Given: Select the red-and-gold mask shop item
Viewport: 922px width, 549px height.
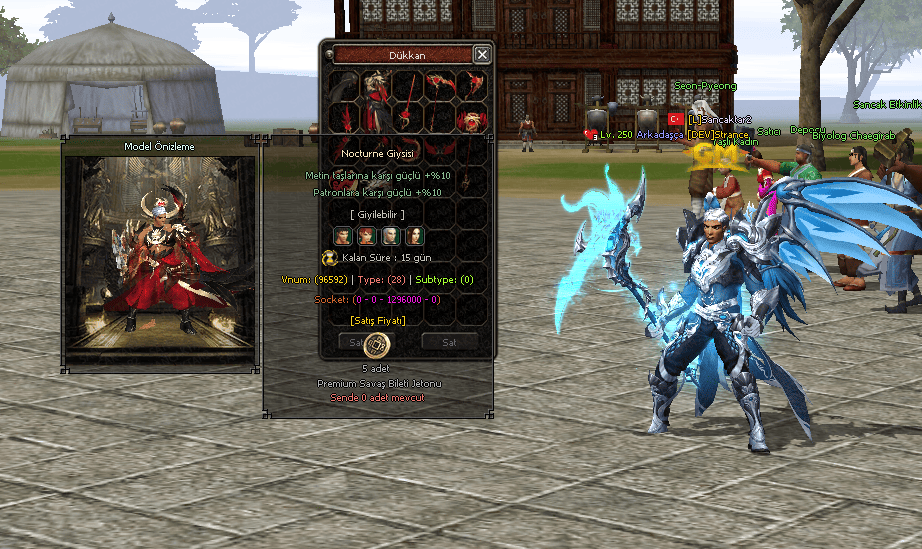Looking at the screenshot, I should [x=471, y=121].
